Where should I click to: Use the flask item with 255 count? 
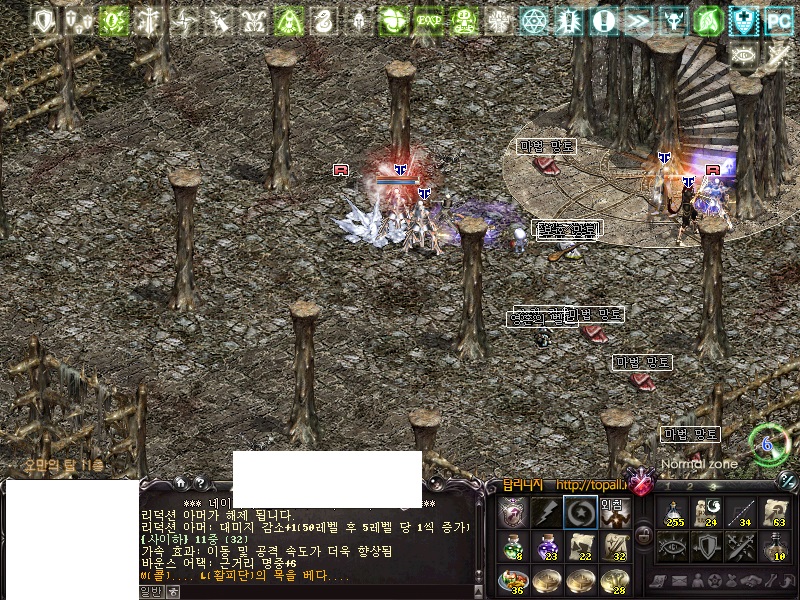point(674,512)
